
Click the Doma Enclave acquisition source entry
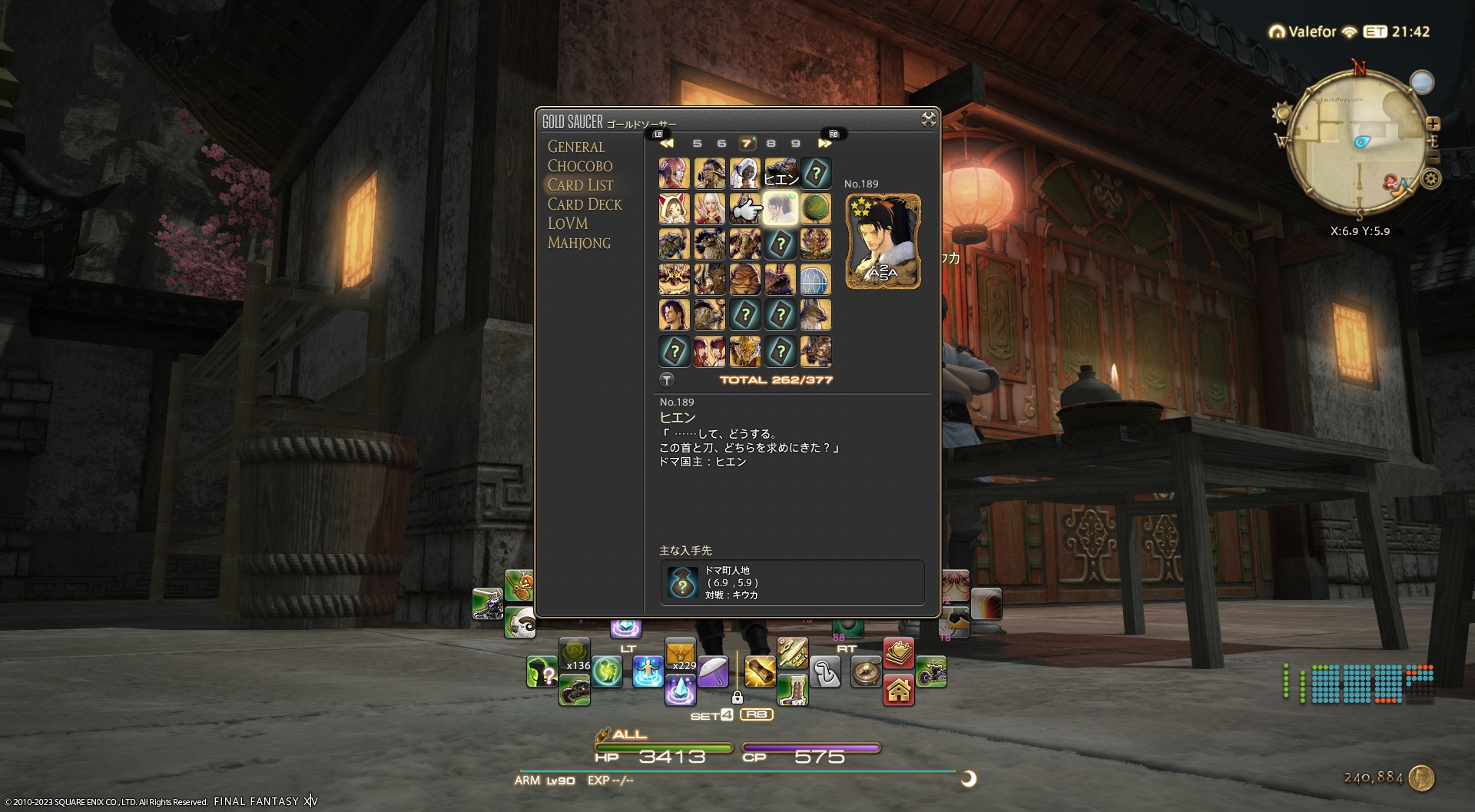(791, 582)
